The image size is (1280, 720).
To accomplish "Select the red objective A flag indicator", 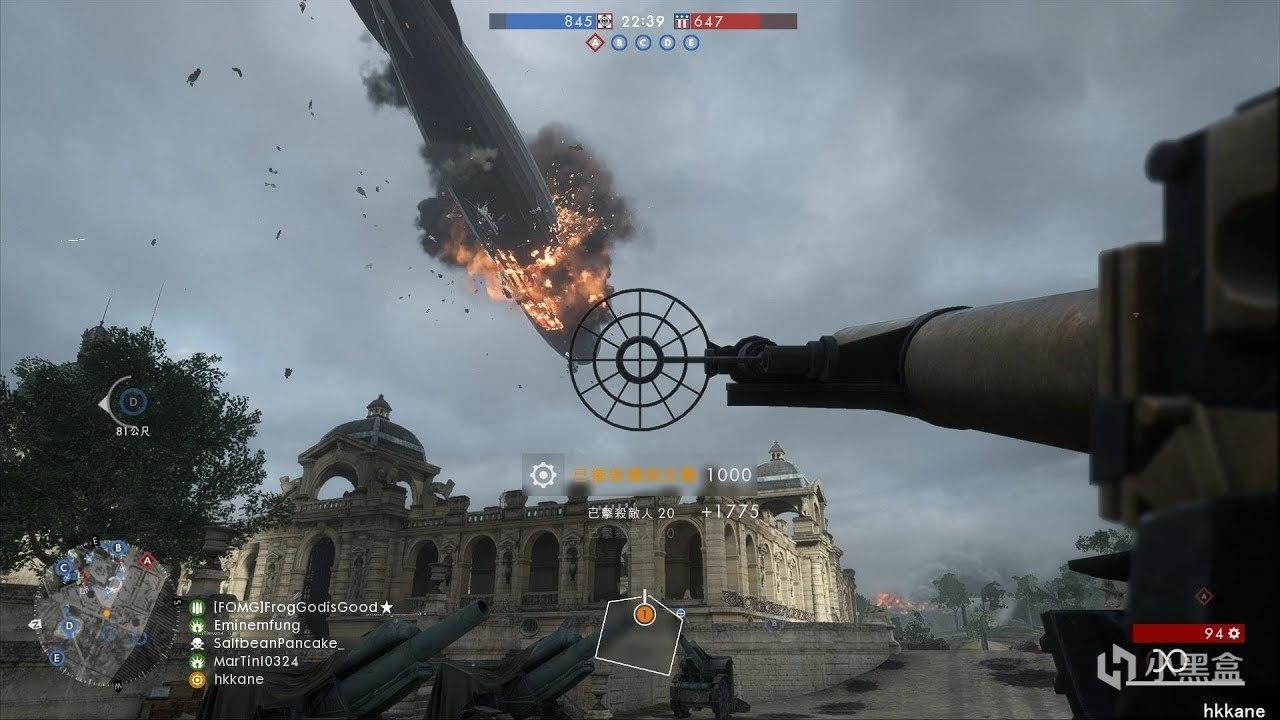I will click(x=596, y=43).
